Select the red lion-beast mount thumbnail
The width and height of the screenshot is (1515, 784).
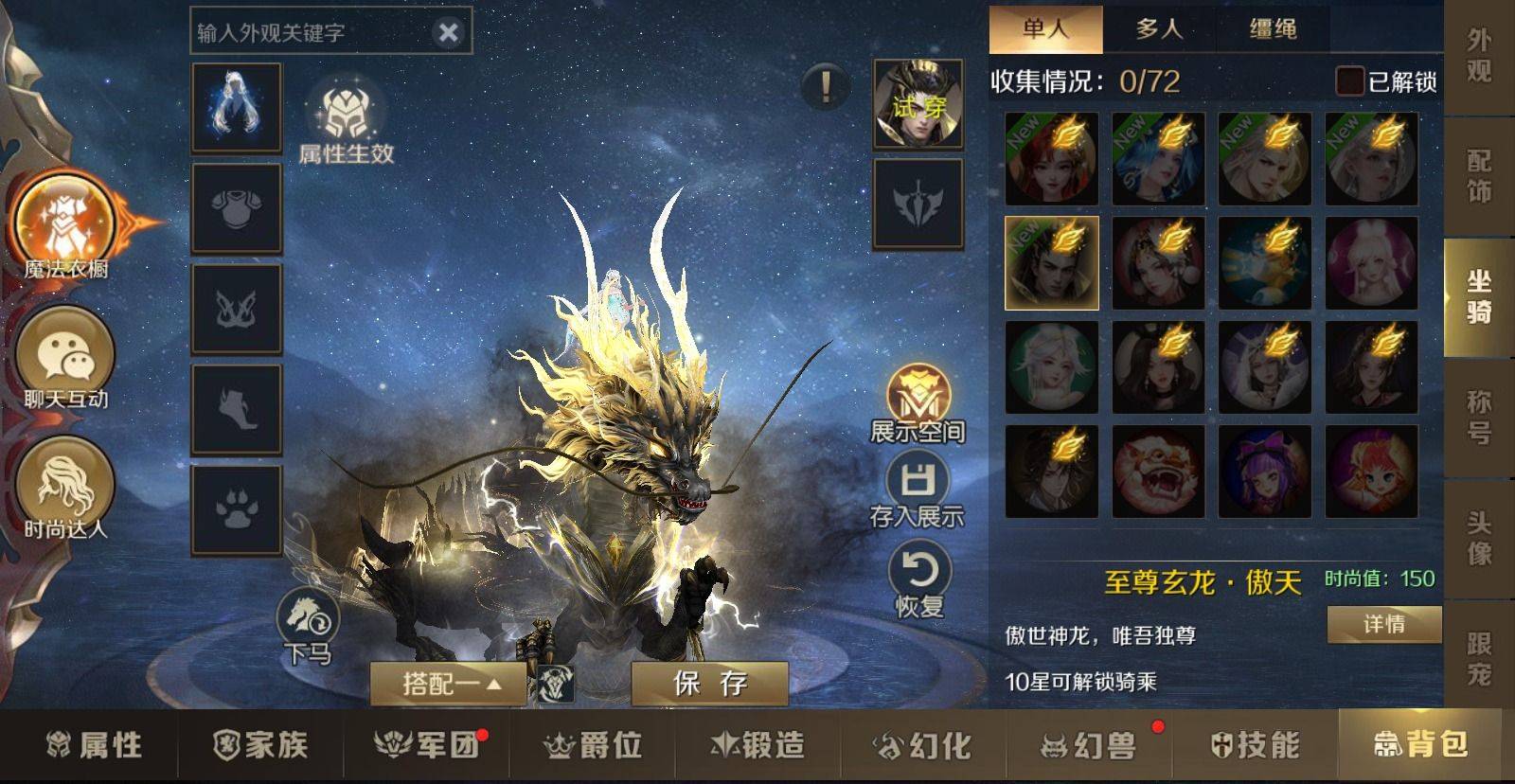point(1158,471)
